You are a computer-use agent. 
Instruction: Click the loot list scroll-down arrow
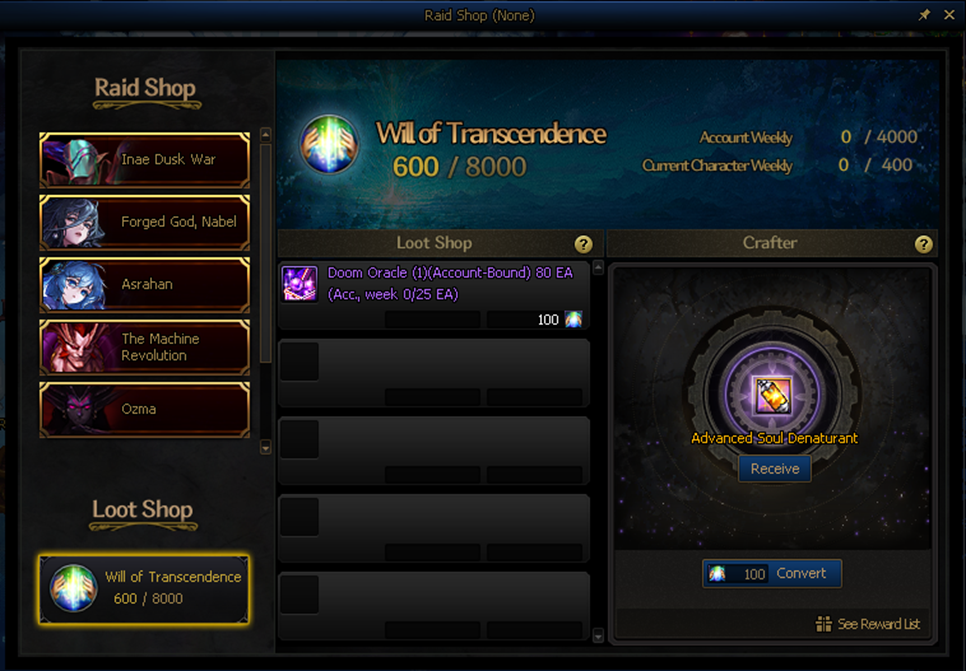point(598,636)
